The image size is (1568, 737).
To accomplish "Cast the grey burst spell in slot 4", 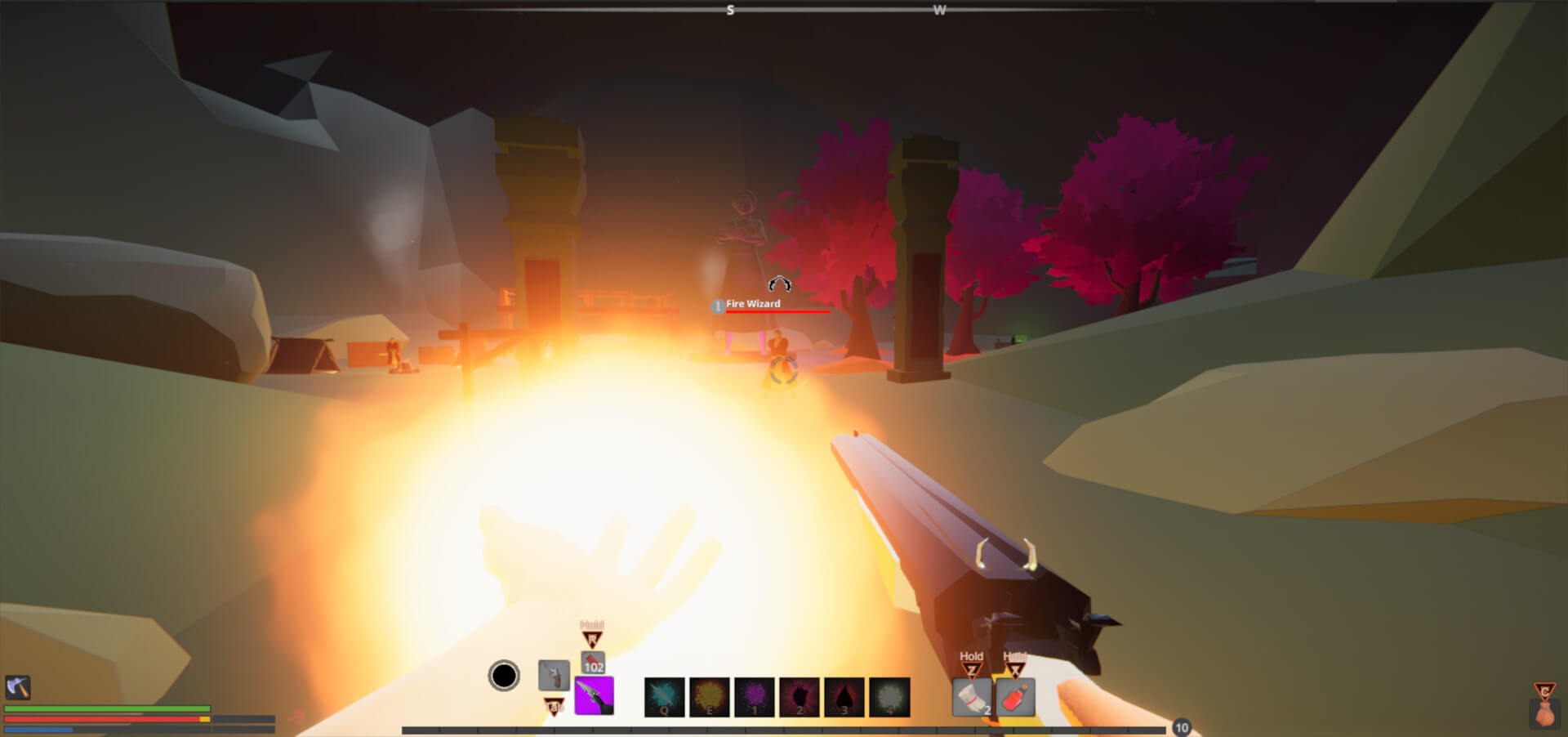I will click(889, 697).
